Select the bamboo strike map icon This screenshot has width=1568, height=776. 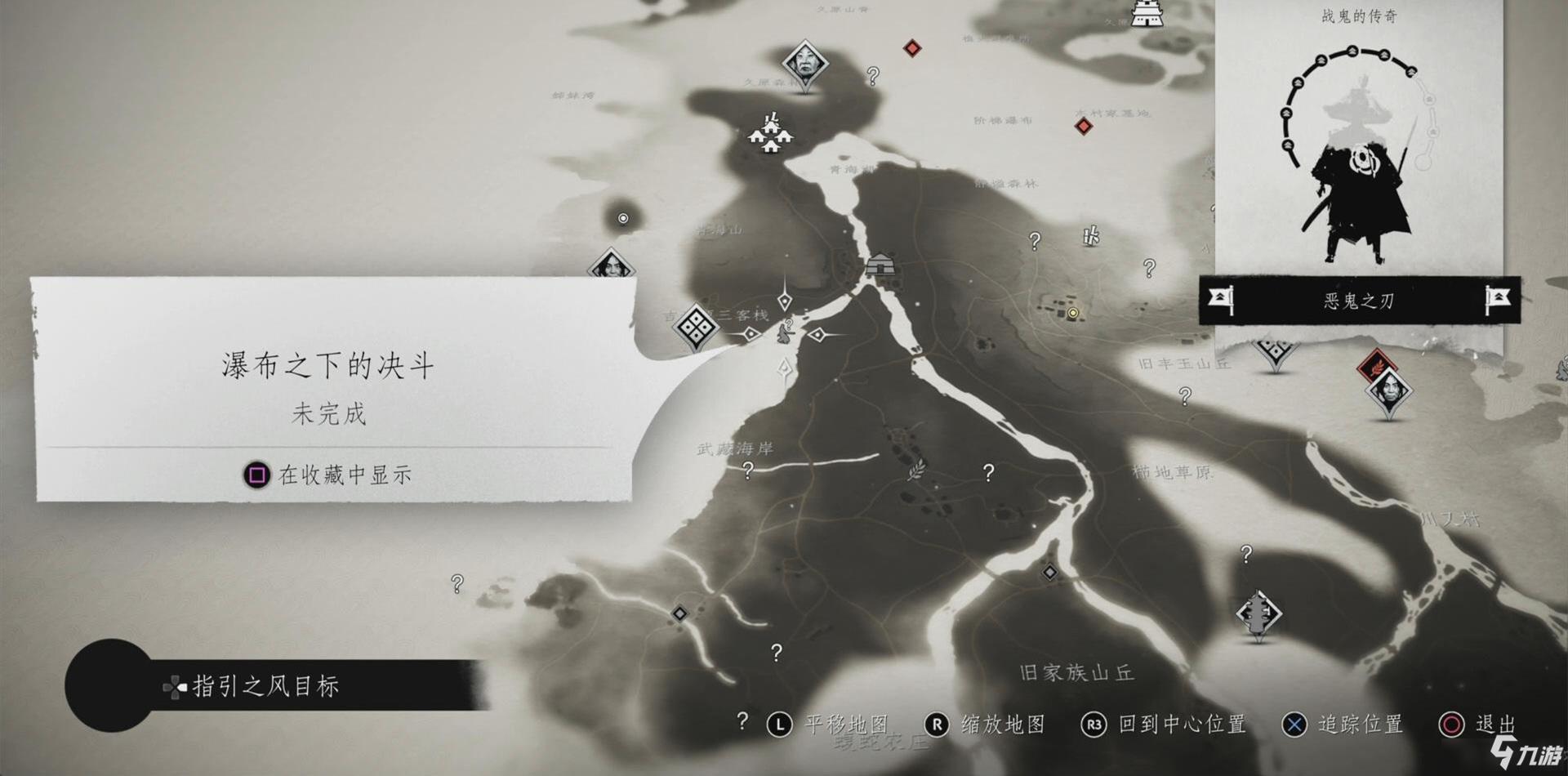point(1090,237)
